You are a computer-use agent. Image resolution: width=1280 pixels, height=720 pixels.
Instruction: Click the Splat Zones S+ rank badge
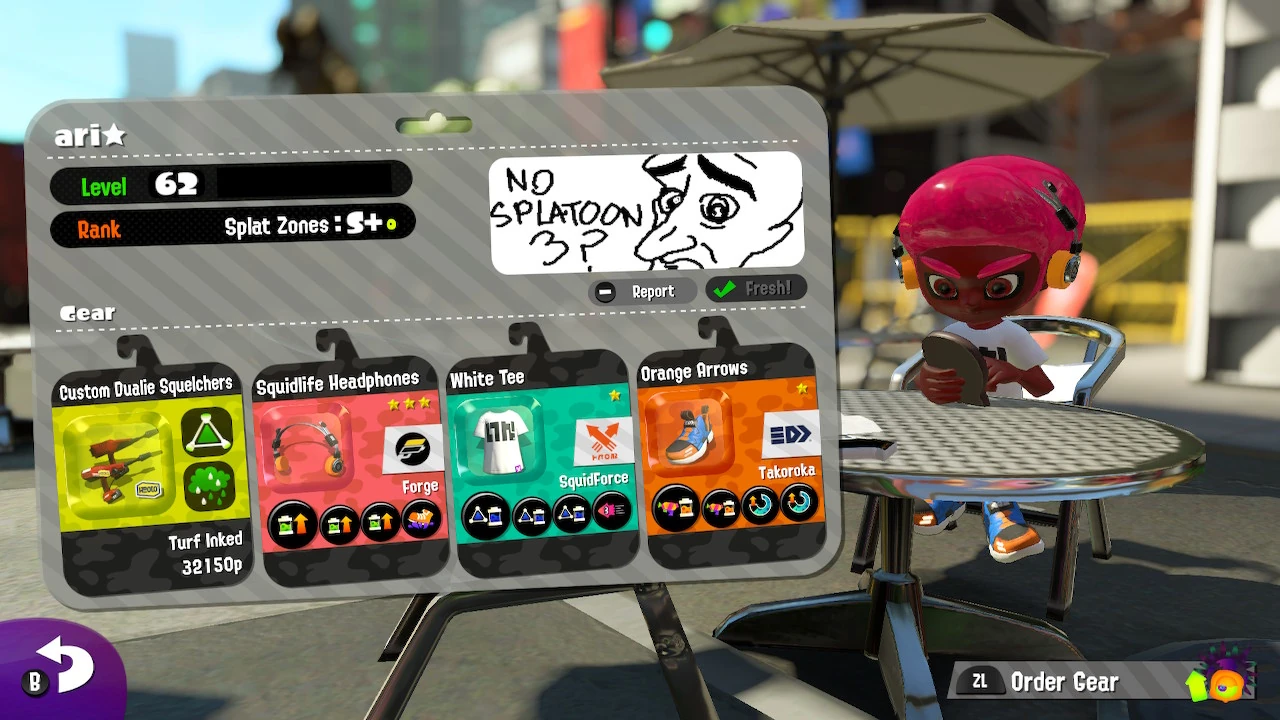coord(340,223)
